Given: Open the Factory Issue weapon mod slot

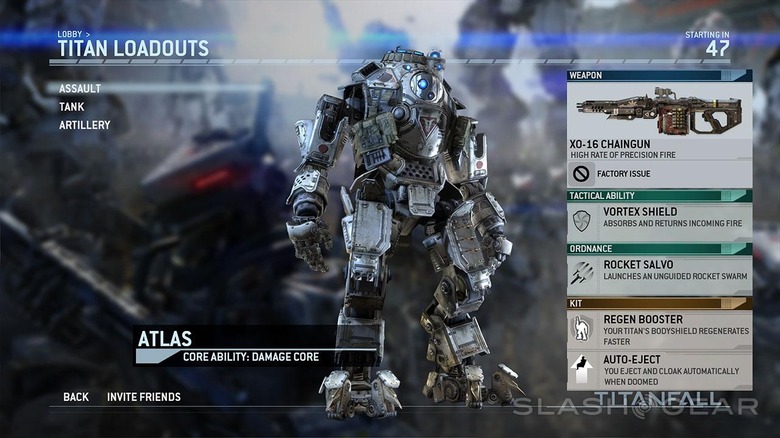Looking at the screenshot, I should [659, 174].
